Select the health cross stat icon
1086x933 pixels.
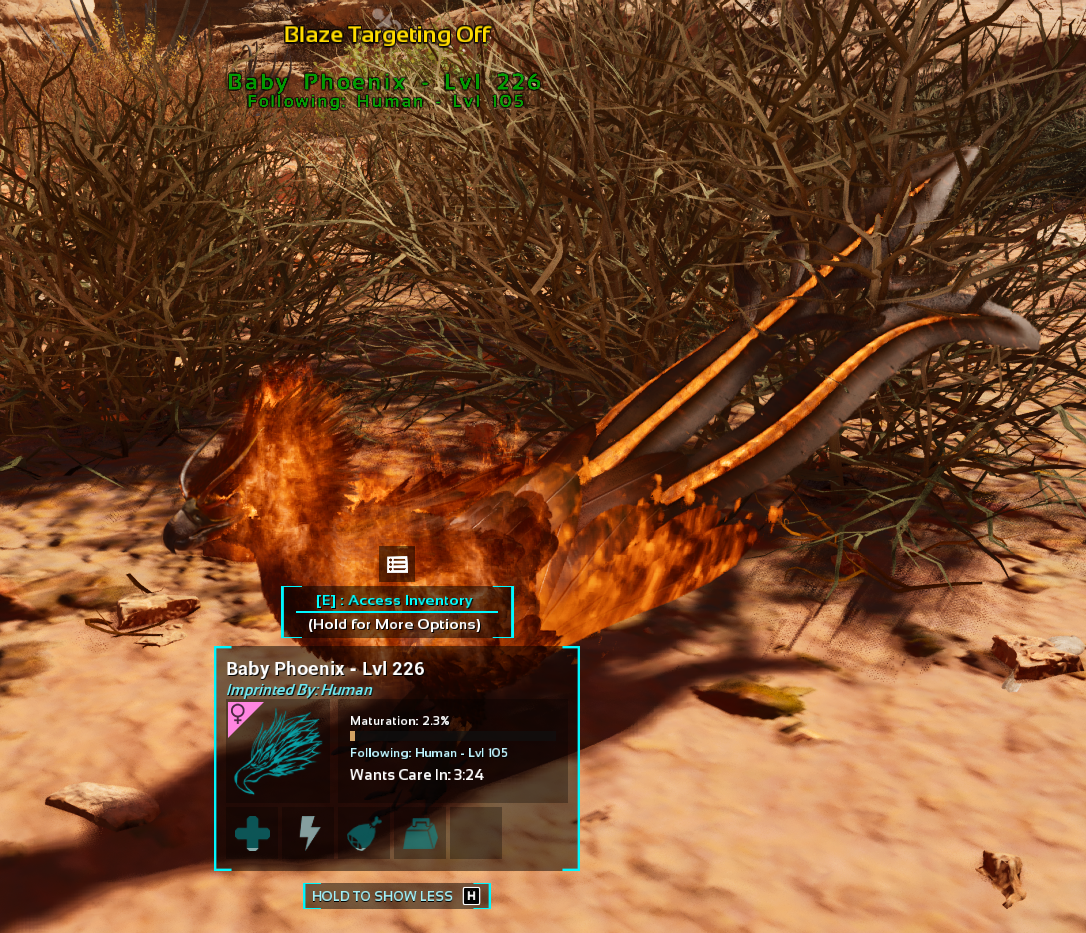coord(252,833)
